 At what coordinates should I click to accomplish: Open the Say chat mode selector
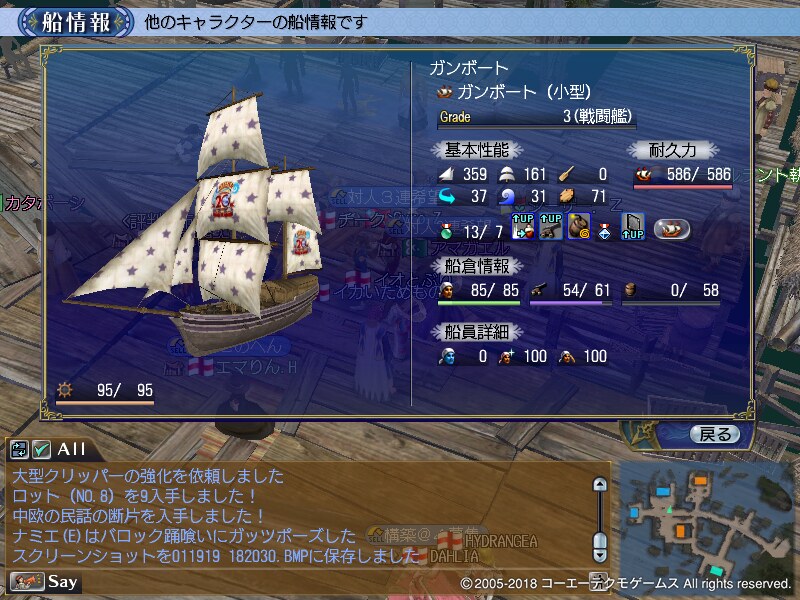point(46,581)
